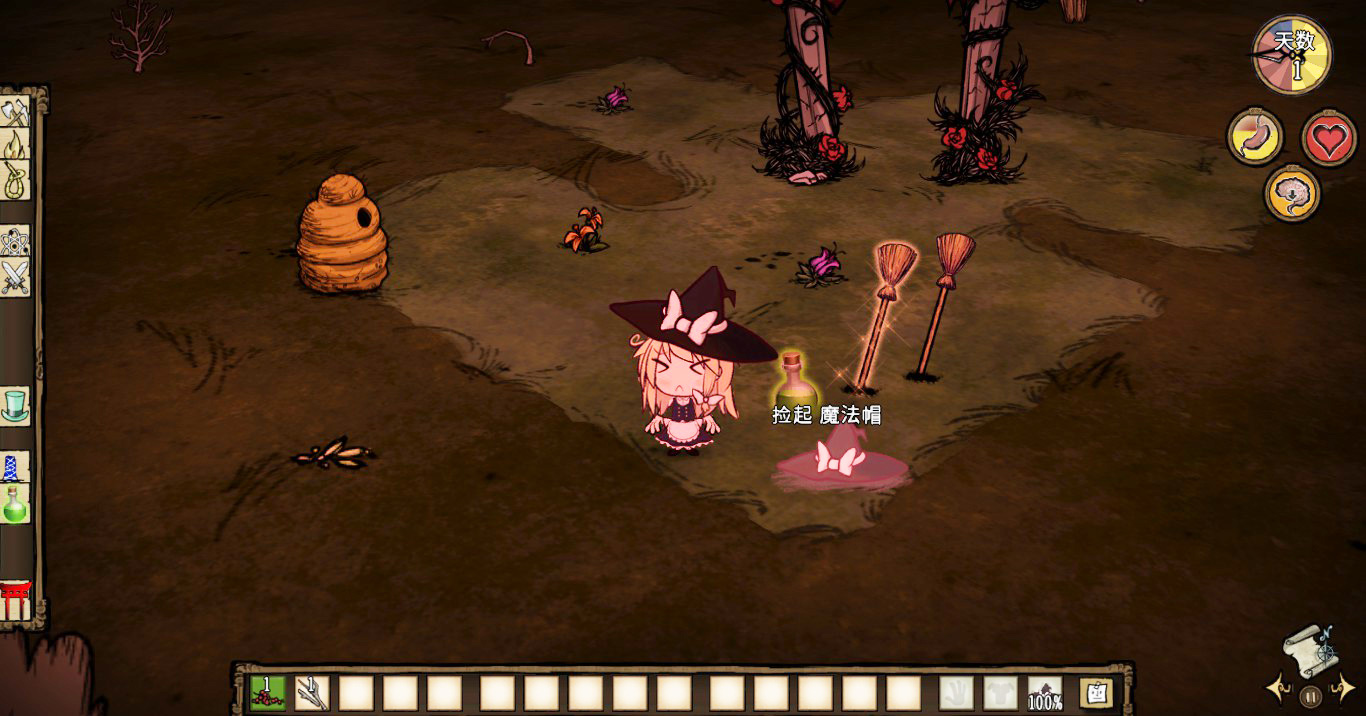Image resolution: width=1366 pixels, height=716 pixels.
Task: Open the red torii gate crafting tab
Action: point(15,599)
